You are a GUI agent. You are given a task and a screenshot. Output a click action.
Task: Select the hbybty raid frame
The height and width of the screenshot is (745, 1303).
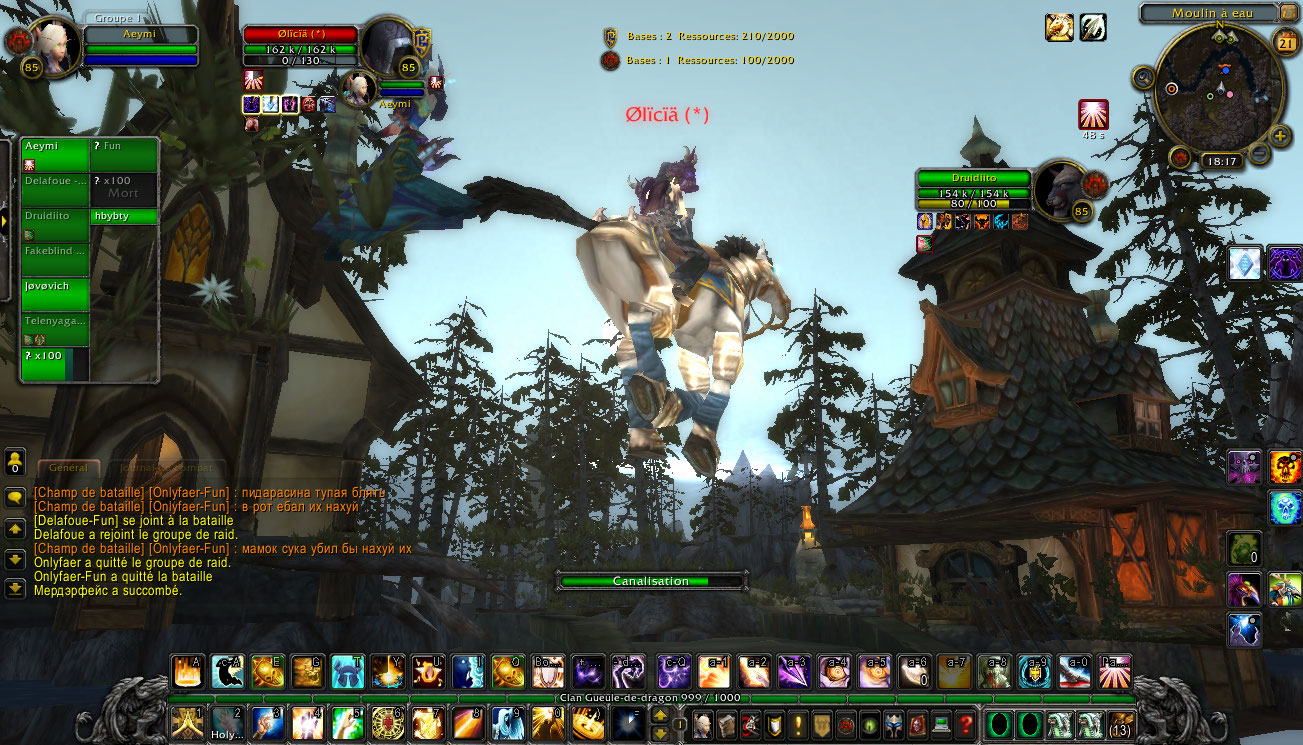pos(124,216)
